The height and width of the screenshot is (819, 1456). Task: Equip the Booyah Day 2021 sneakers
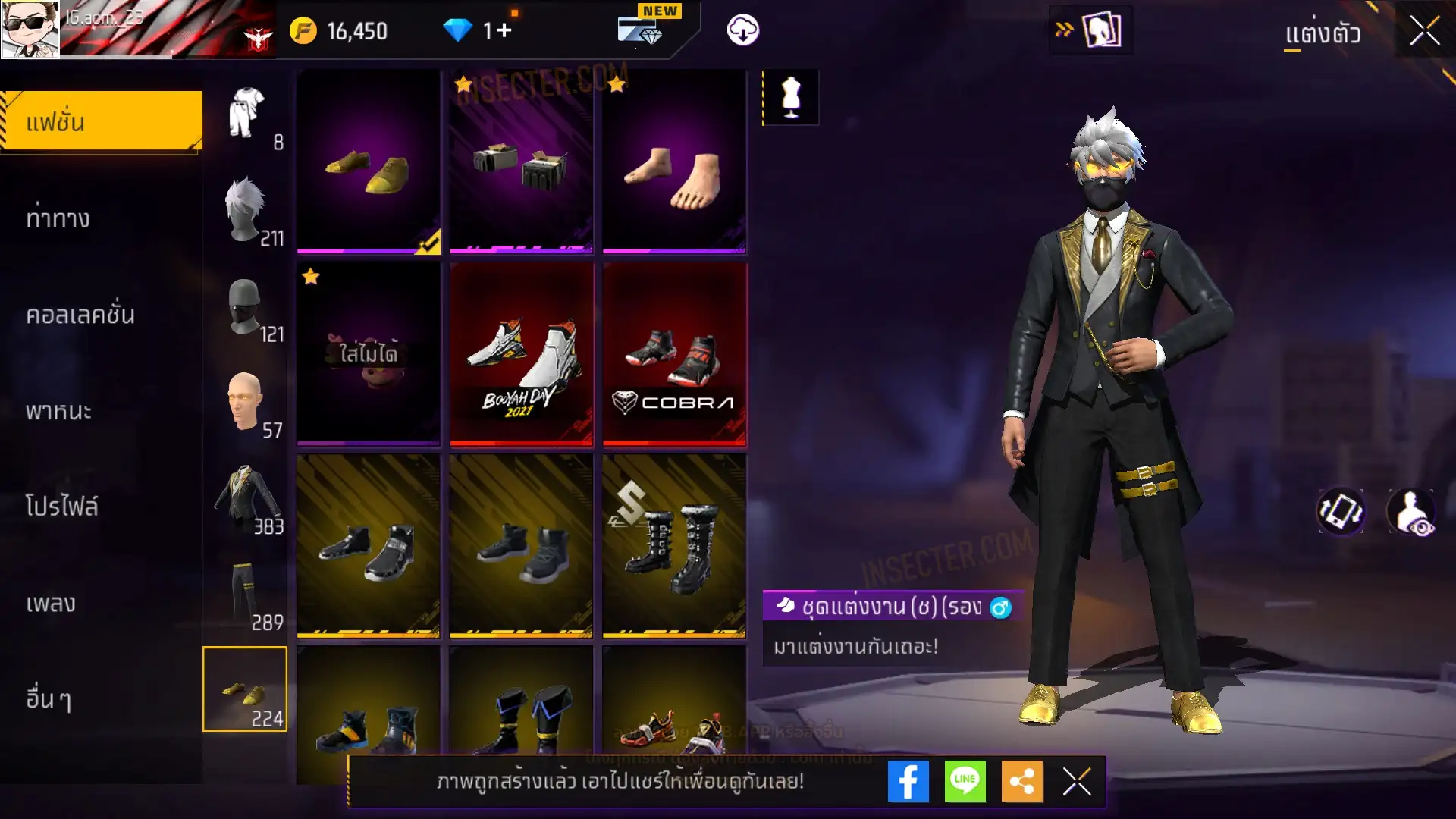pyautogui.click(x=521, y=355)
